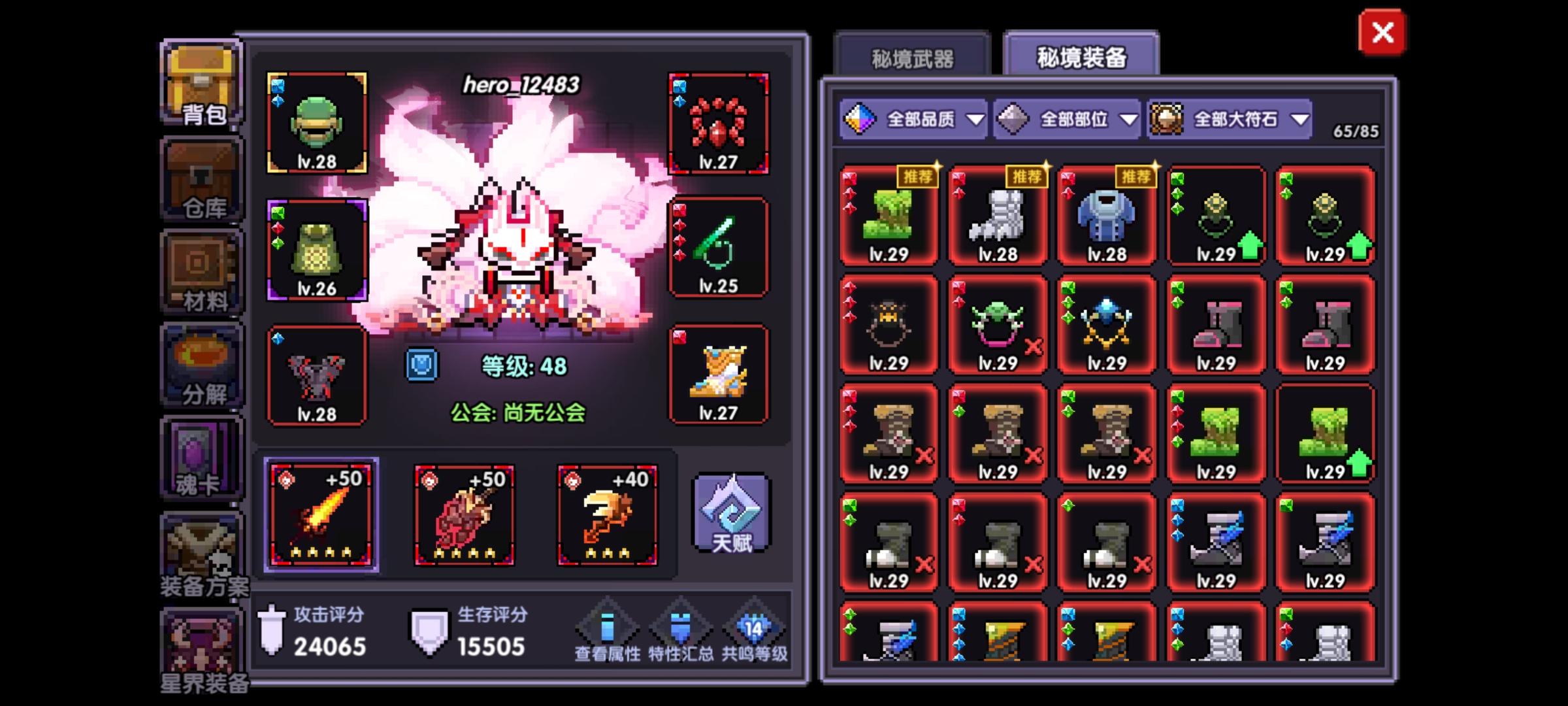Open the 全部部位 equipment slot filter

[x=1065, y=119]
